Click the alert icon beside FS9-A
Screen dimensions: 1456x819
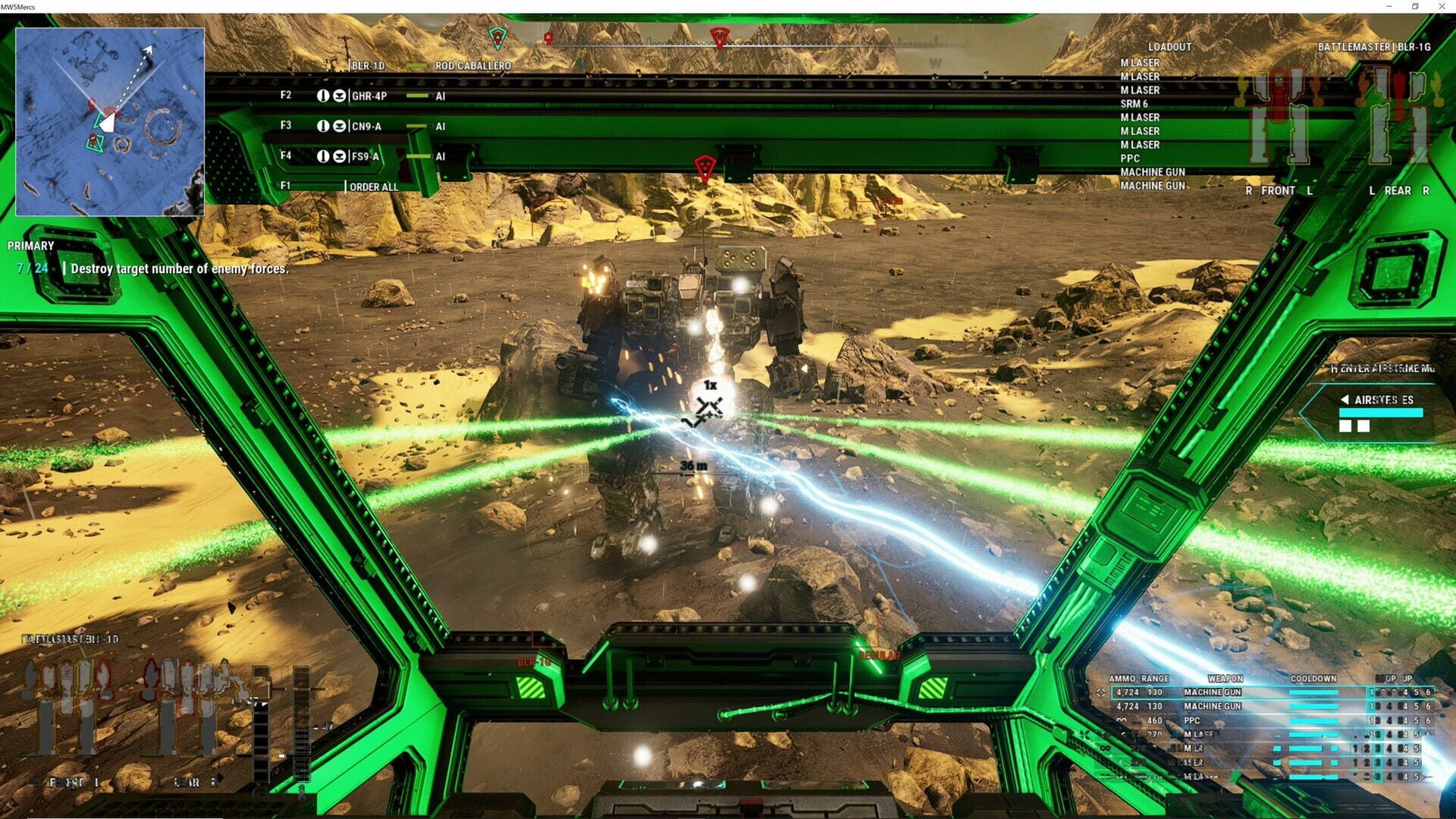tap(324, 156)
